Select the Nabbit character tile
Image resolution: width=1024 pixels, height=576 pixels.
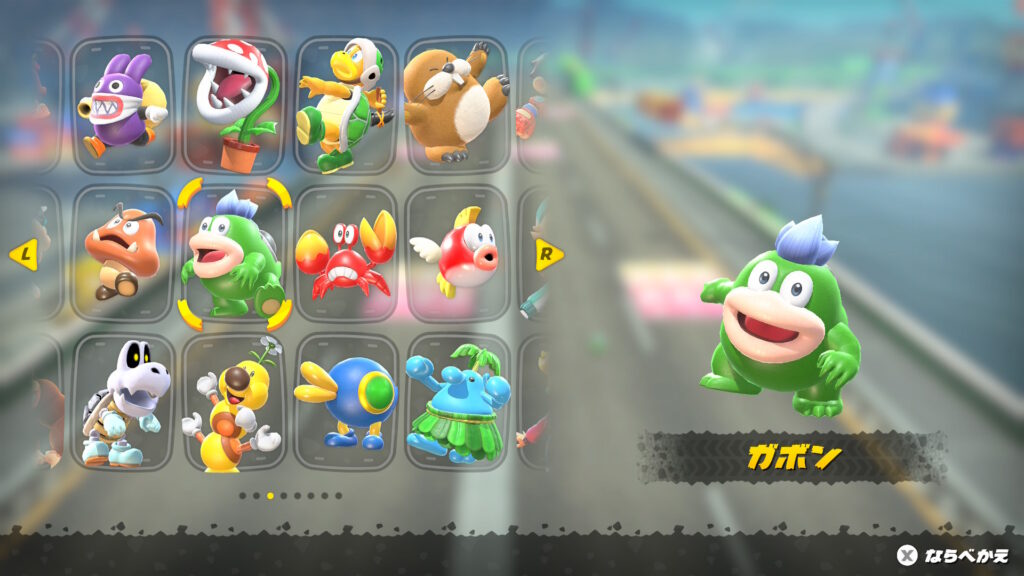click(x=123, y=105)
